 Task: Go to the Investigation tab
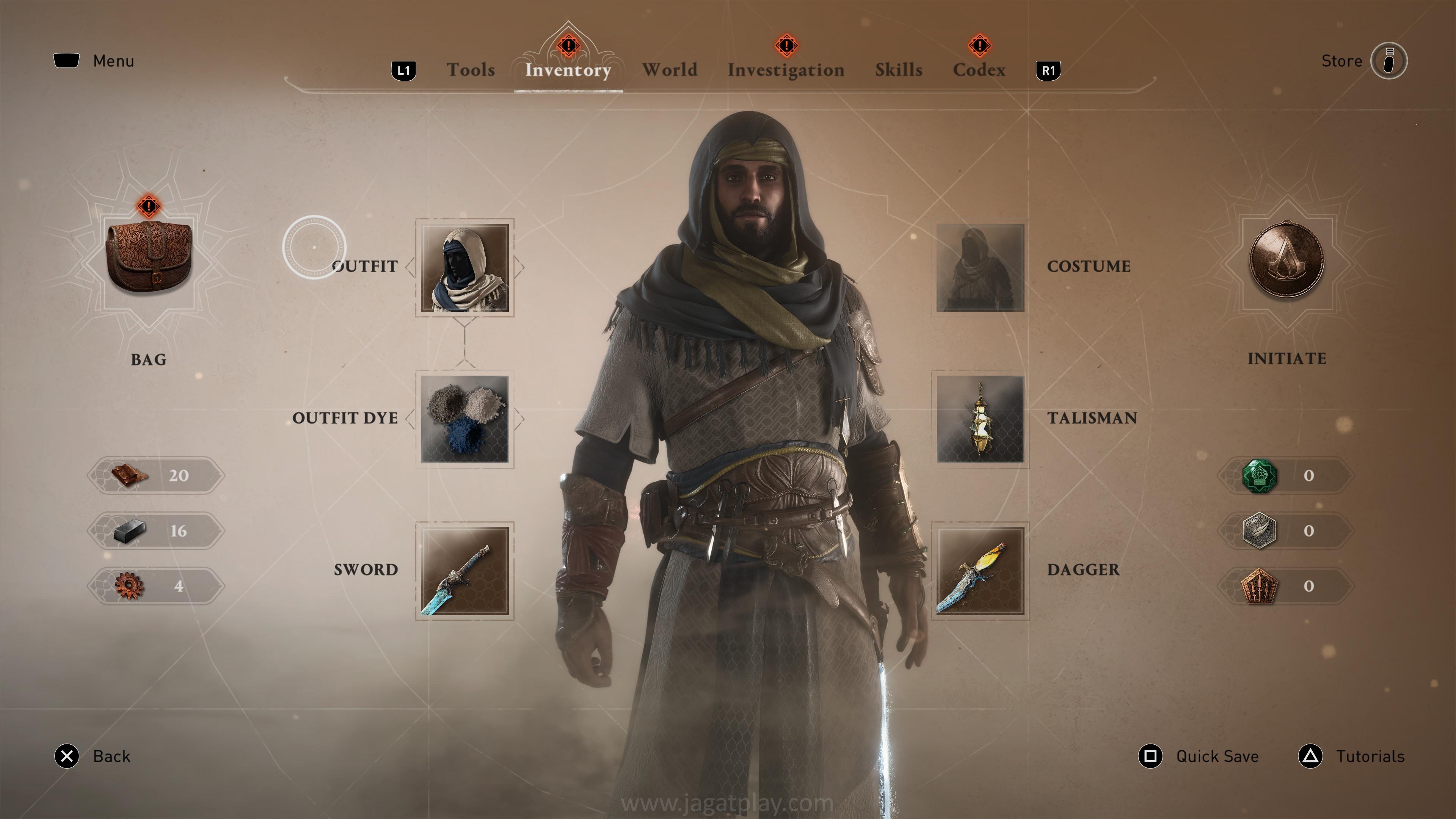click(x=786, y=70)
